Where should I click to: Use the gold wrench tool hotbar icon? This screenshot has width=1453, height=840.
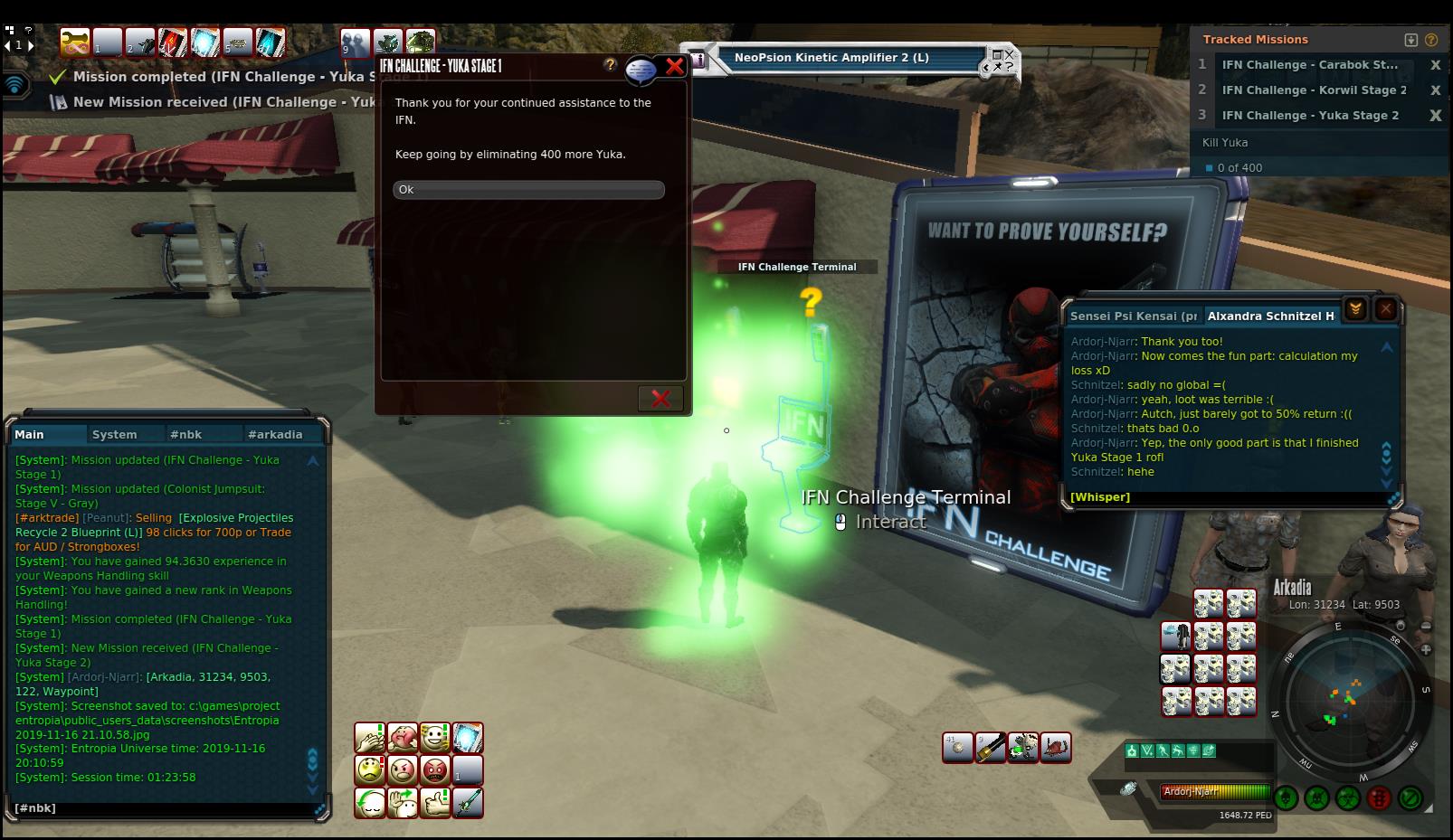coord(991,748)
